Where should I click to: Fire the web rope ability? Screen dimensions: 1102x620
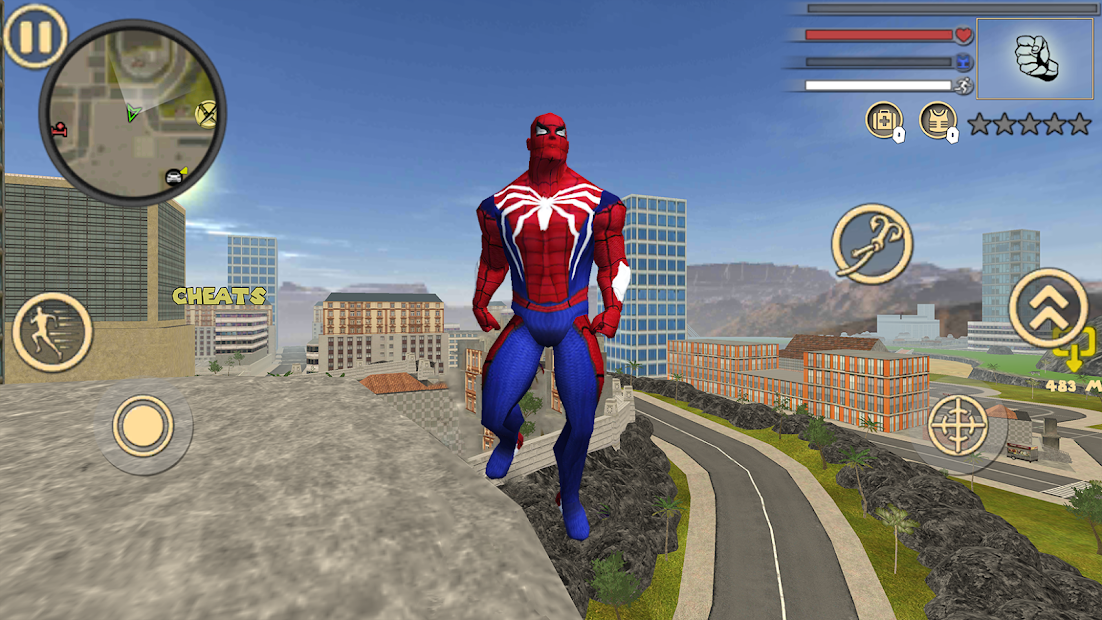click(872, 244)
